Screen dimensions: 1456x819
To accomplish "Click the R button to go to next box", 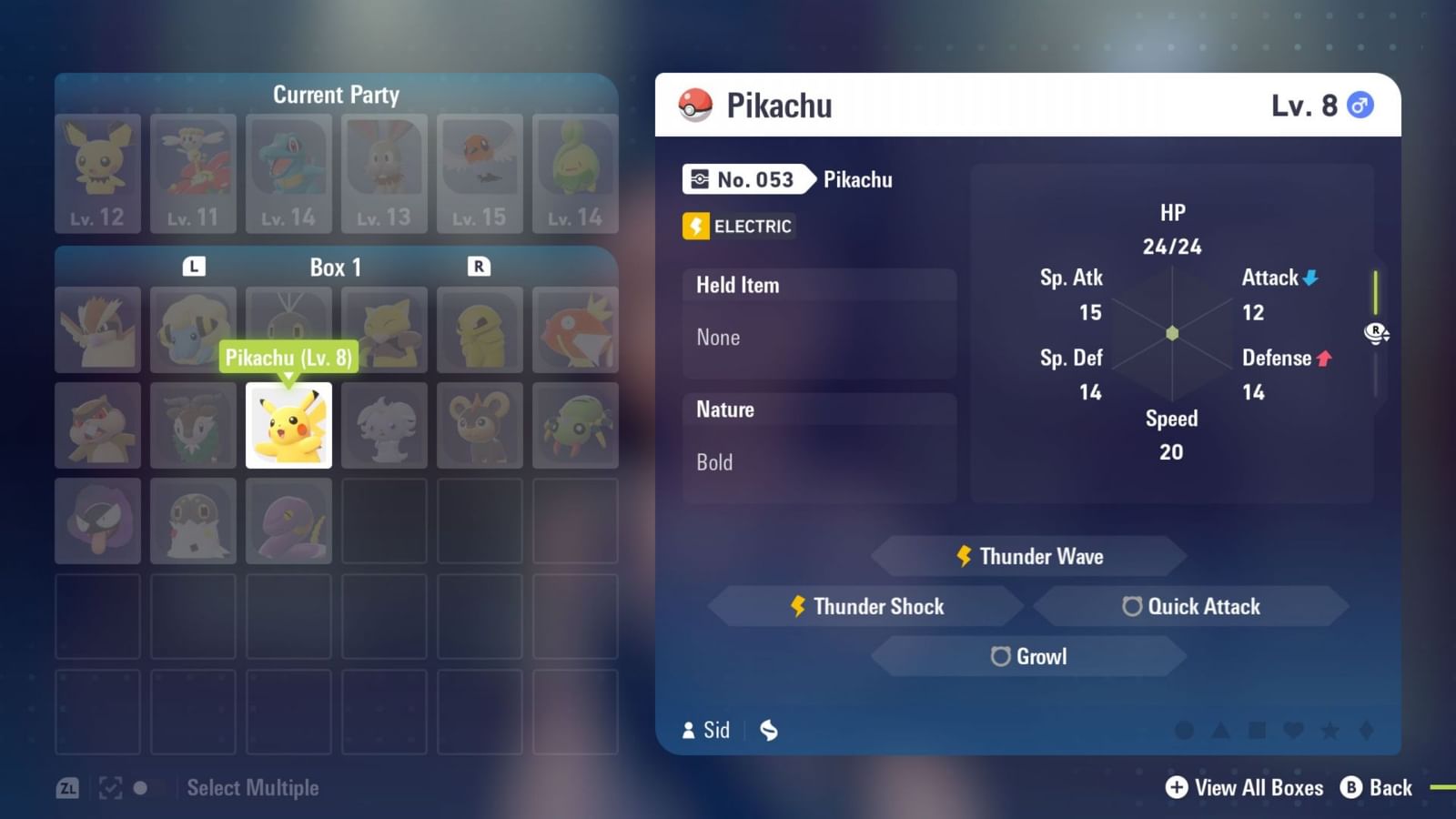I will tap(480, 267).
